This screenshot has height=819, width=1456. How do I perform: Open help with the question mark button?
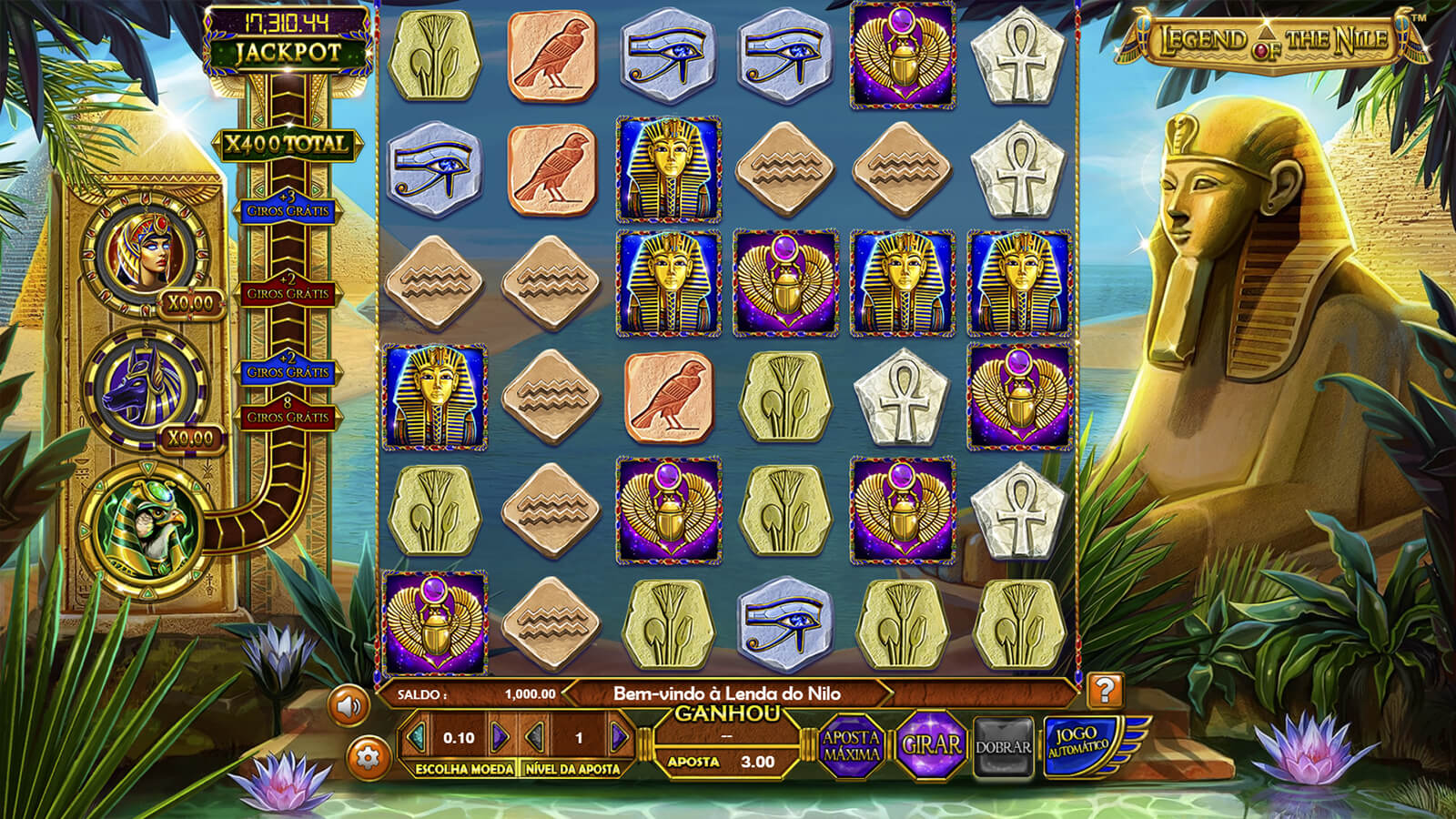pos(1104,691)
